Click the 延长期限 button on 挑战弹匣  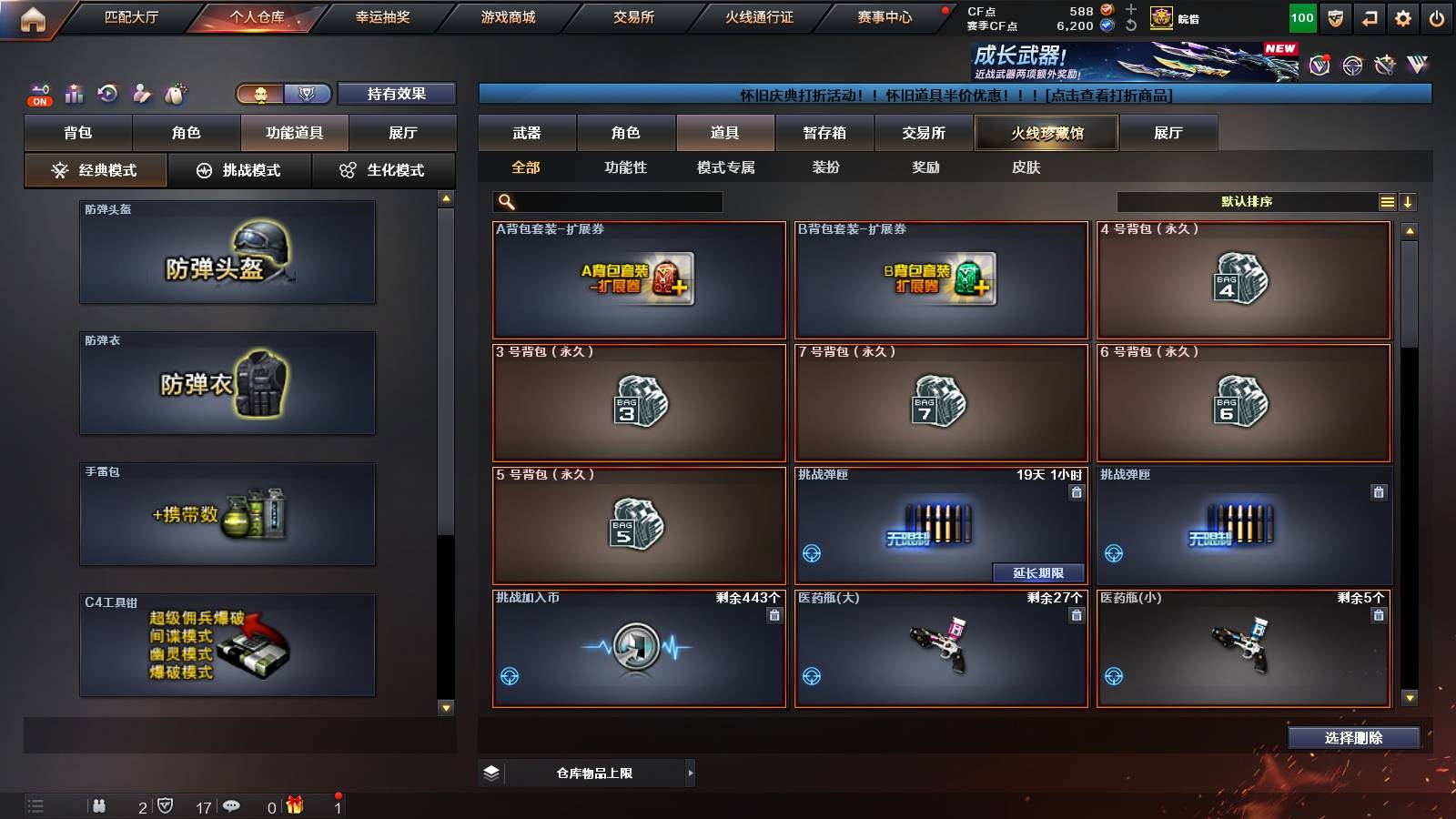click(1037, 572)
